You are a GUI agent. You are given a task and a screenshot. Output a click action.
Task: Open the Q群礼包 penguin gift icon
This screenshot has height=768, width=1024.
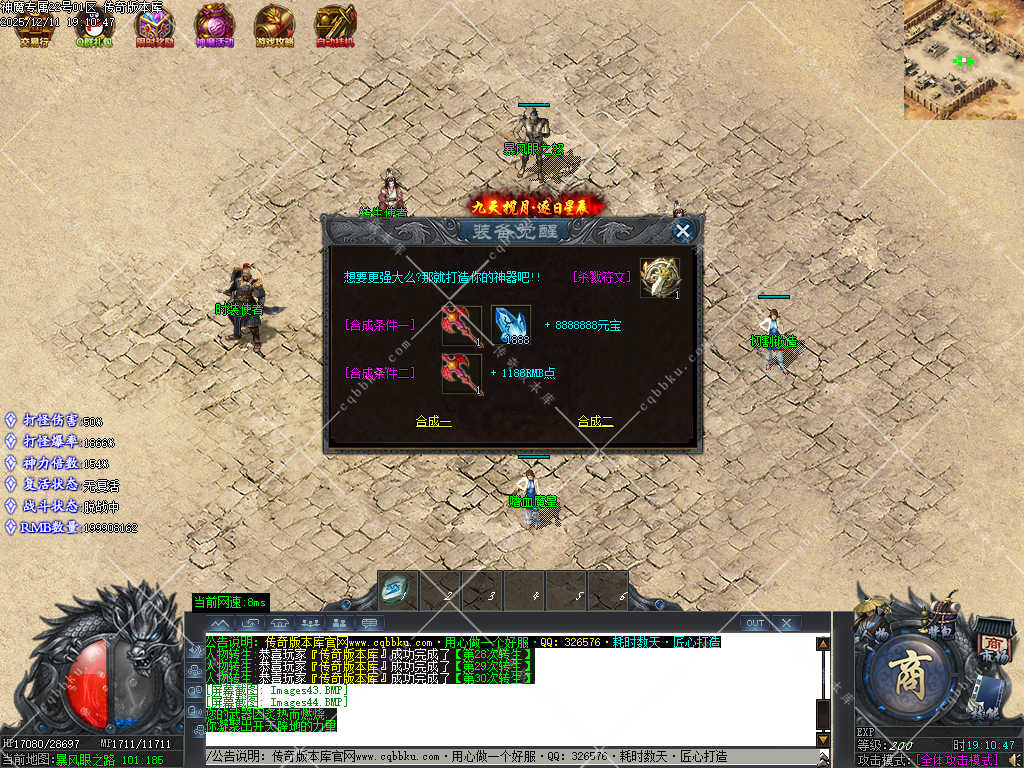[x=94, y=25]
